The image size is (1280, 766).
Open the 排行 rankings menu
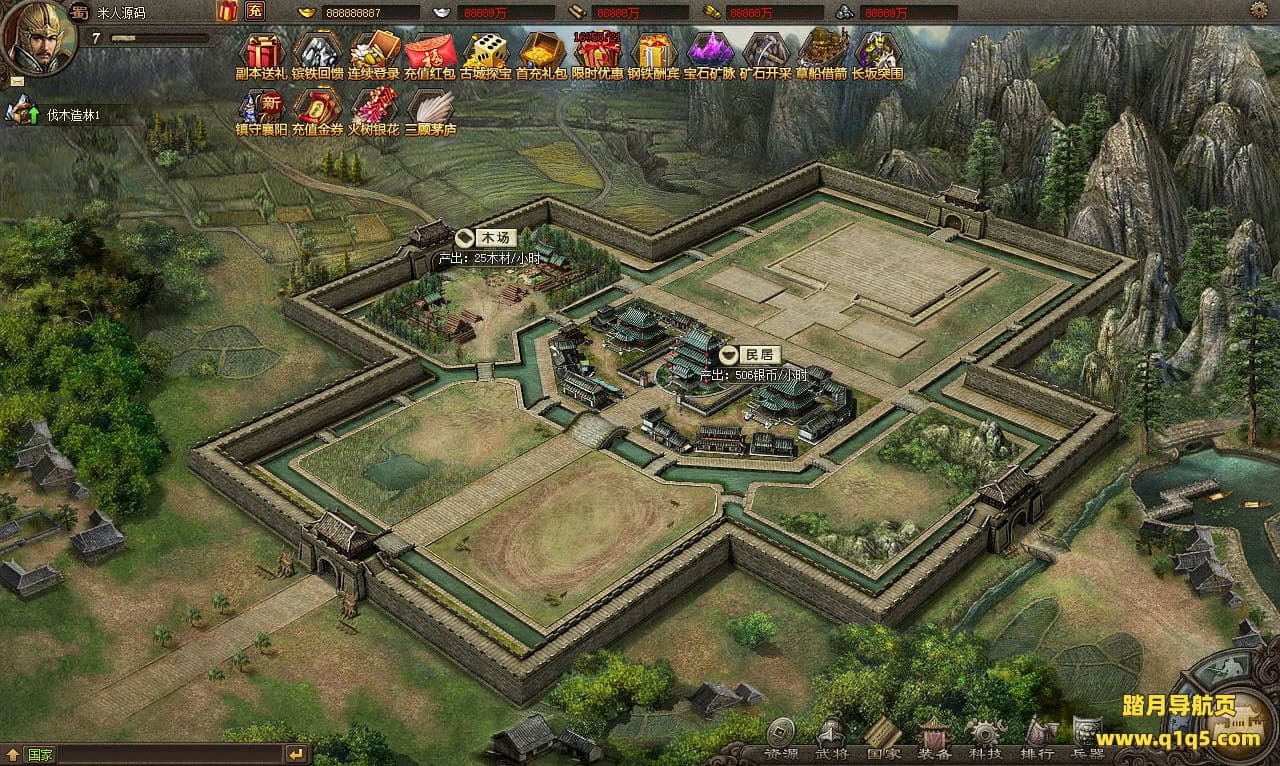coord(1036,738)
